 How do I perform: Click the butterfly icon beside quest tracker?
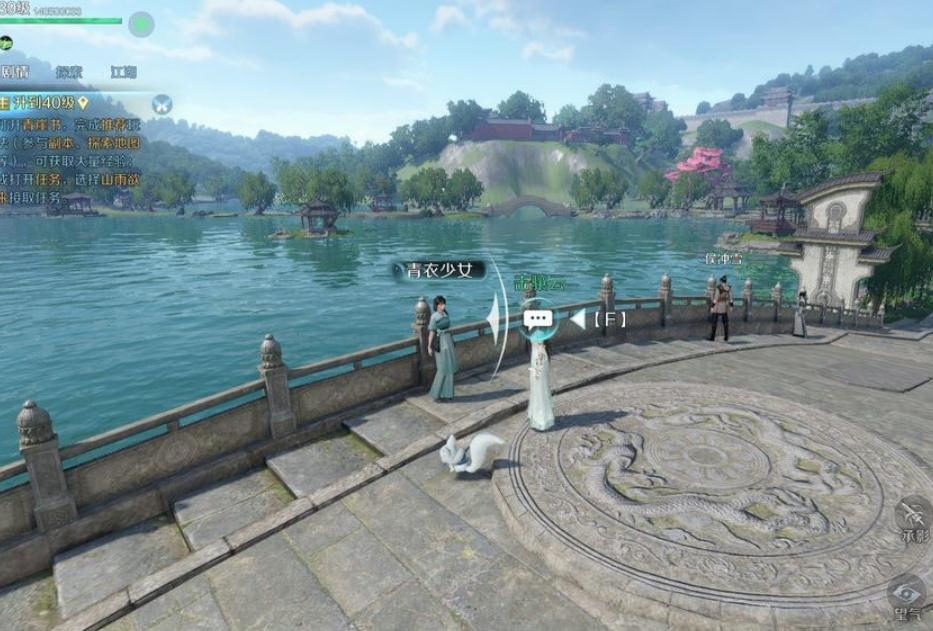(x=162, y=102)
